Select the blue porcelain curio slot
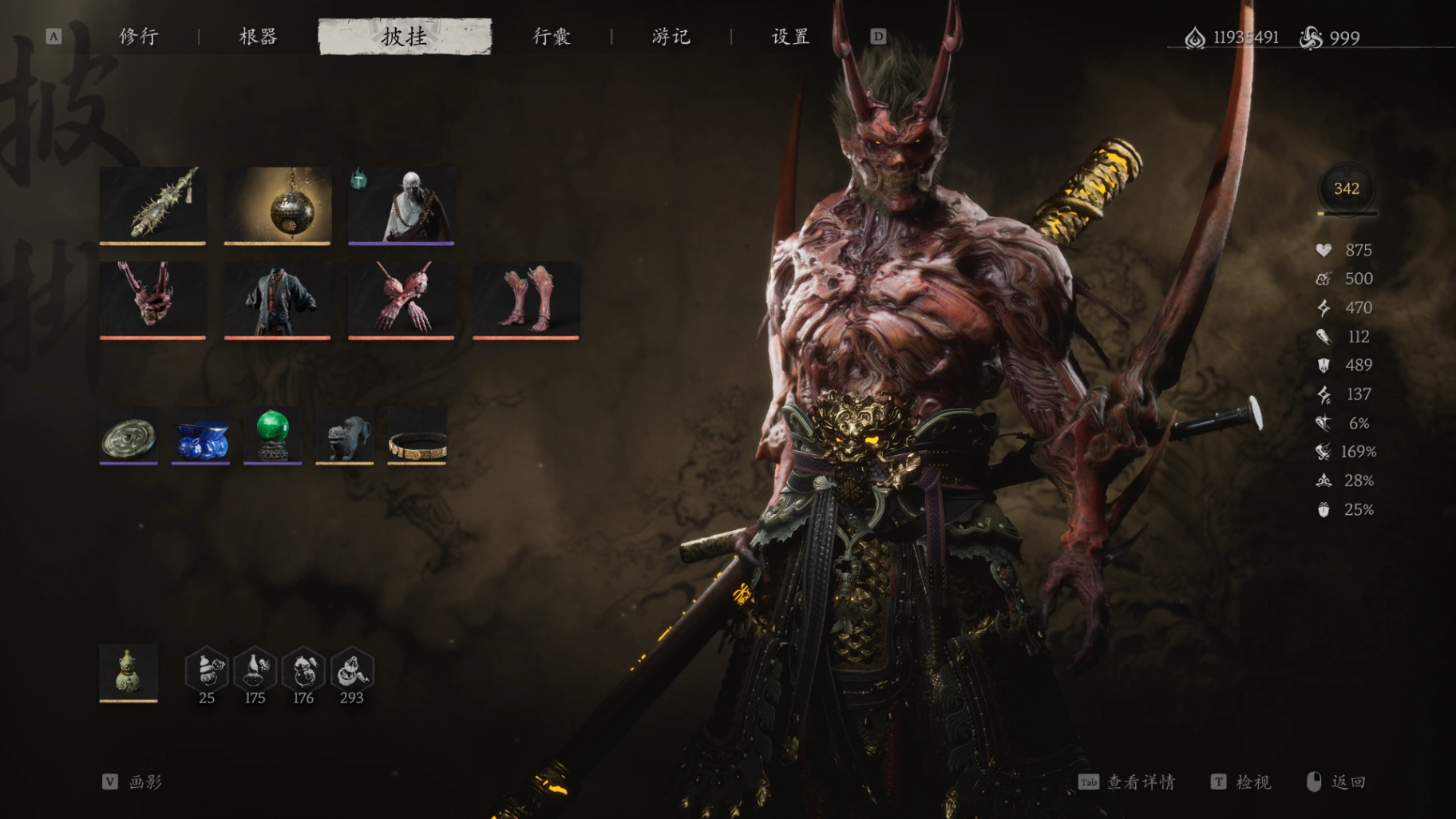Image resolution: width=1456 pixels, height=819 pixels. (200, 436)
